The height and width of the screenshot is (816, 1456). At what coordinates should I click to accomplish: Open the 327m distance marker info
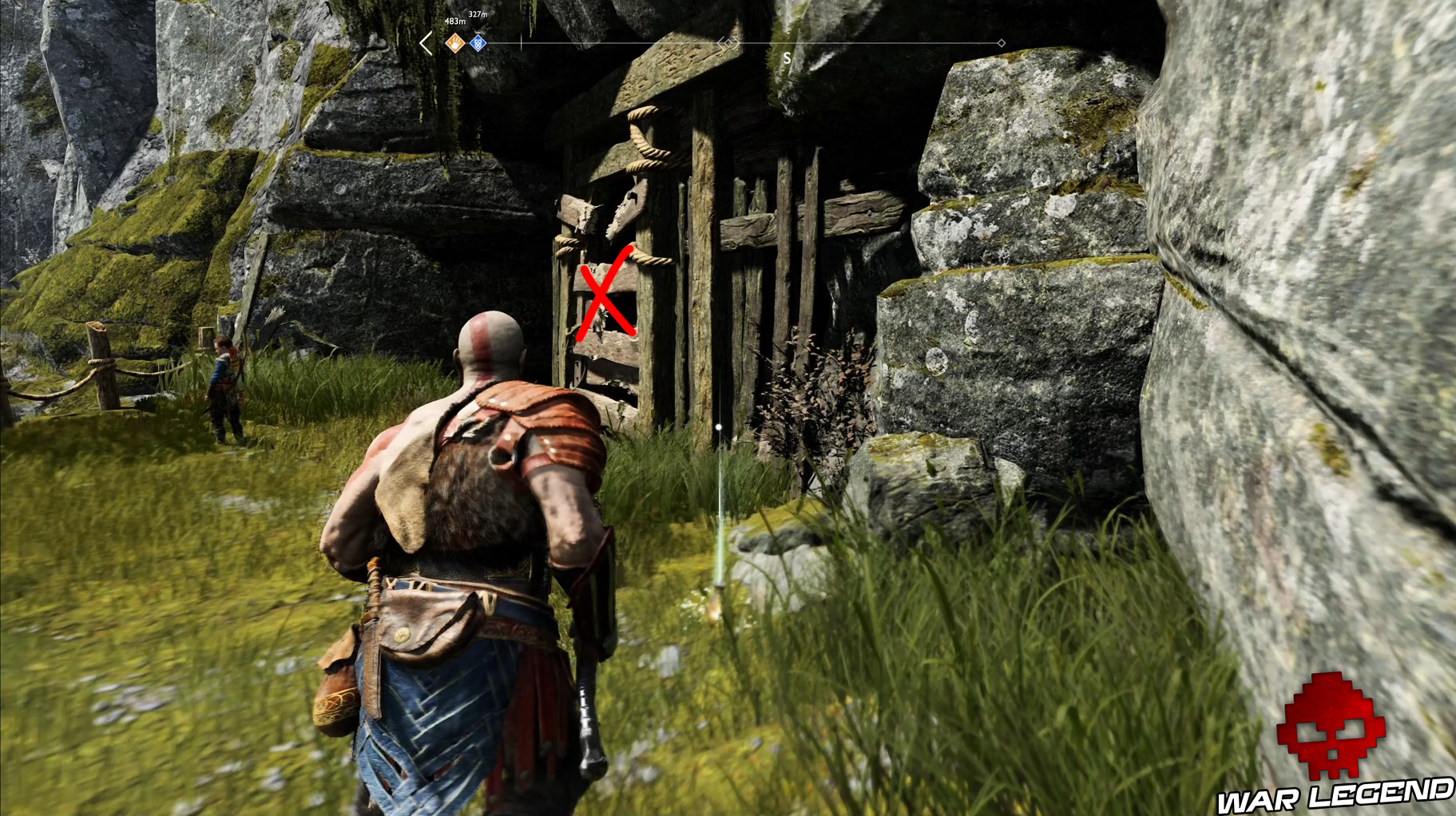pyautogui.click(x=478, y=14)
